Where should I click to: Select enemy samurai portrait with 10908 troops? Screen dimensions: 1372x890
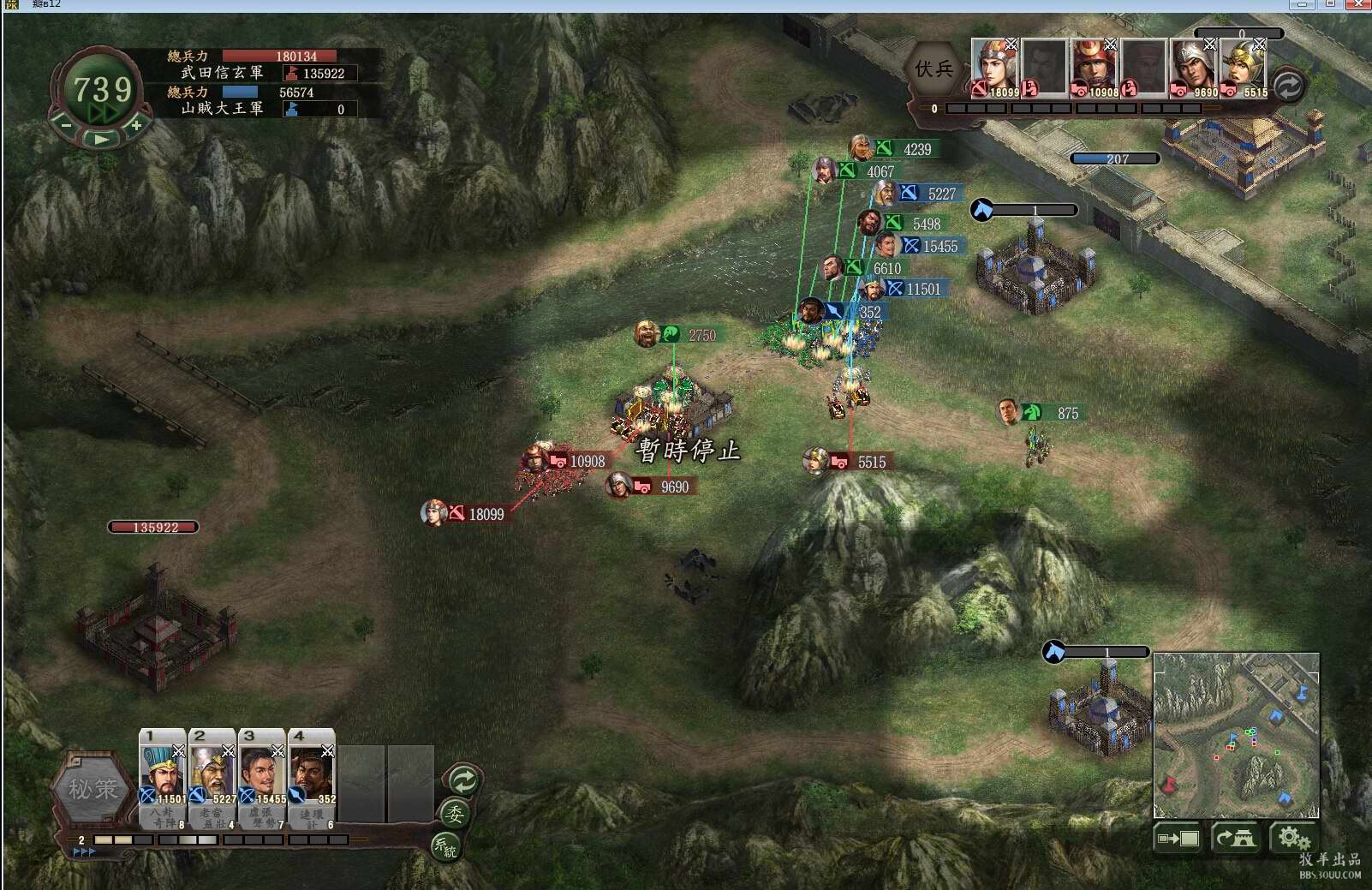click(1095, 67)
